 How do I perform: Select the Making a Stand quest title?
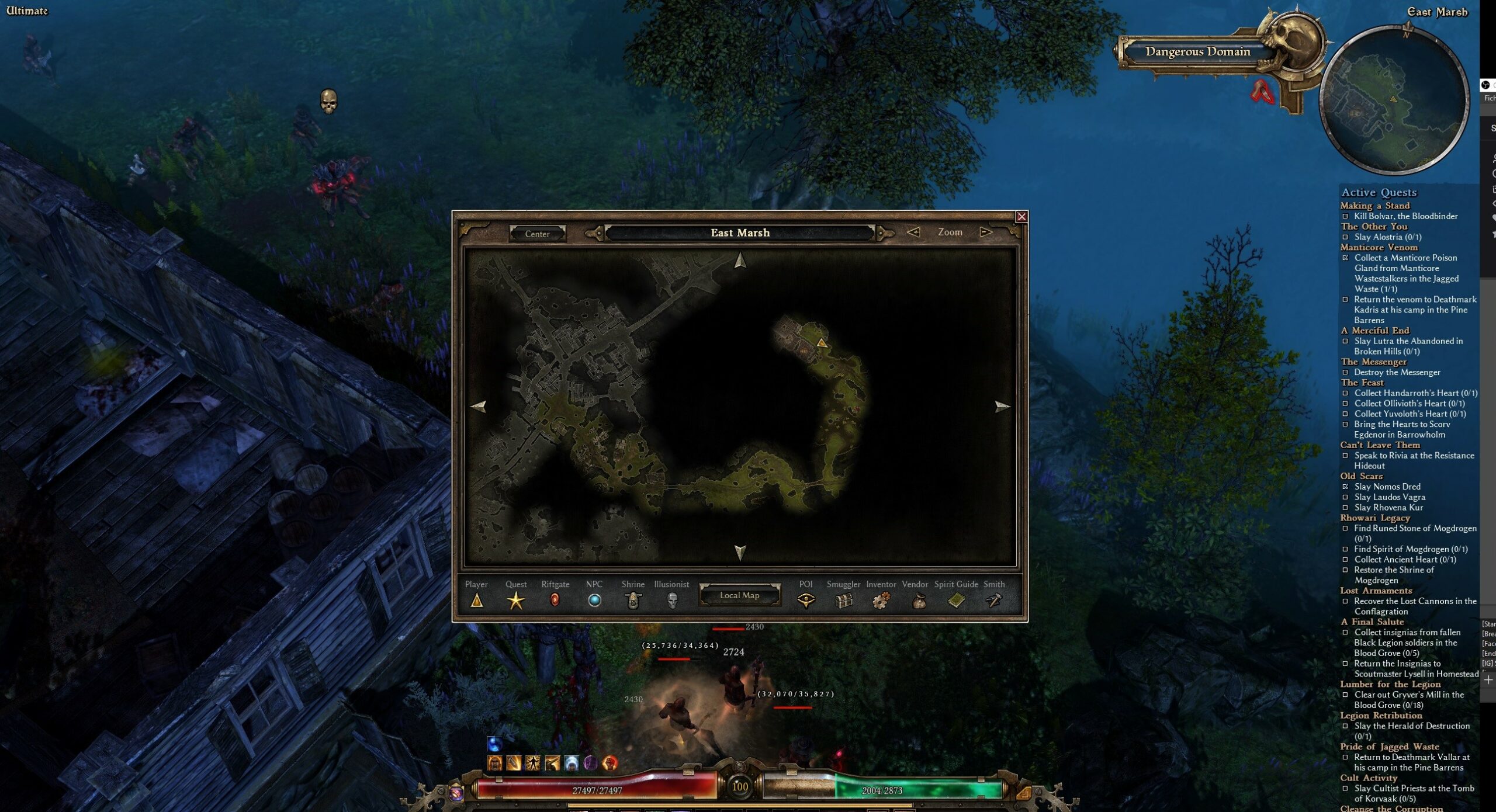[x=1374, y=206]
